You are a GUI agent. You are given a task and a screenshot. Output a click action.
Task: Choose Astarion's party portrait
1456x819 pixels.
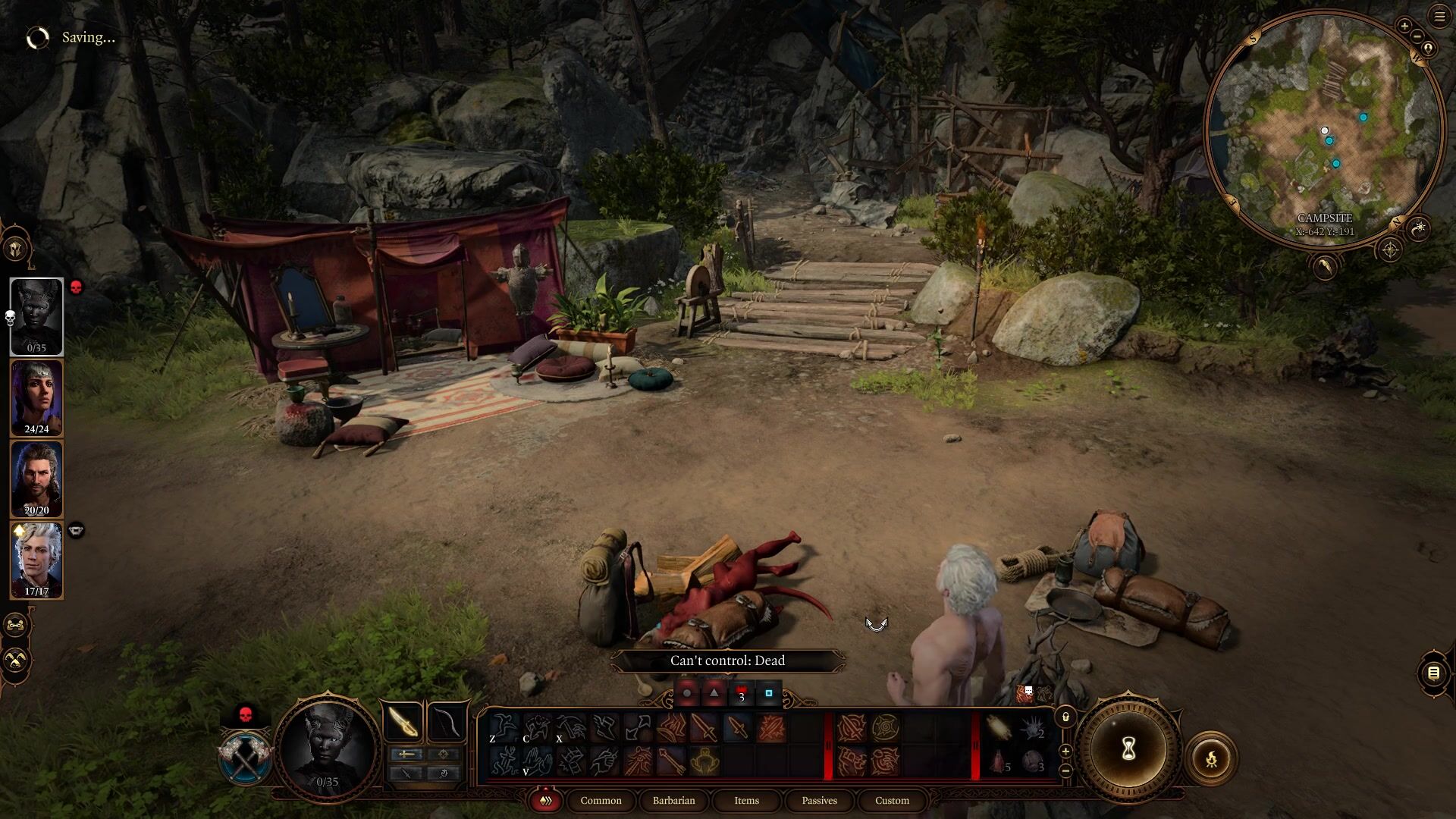(36, 560)
